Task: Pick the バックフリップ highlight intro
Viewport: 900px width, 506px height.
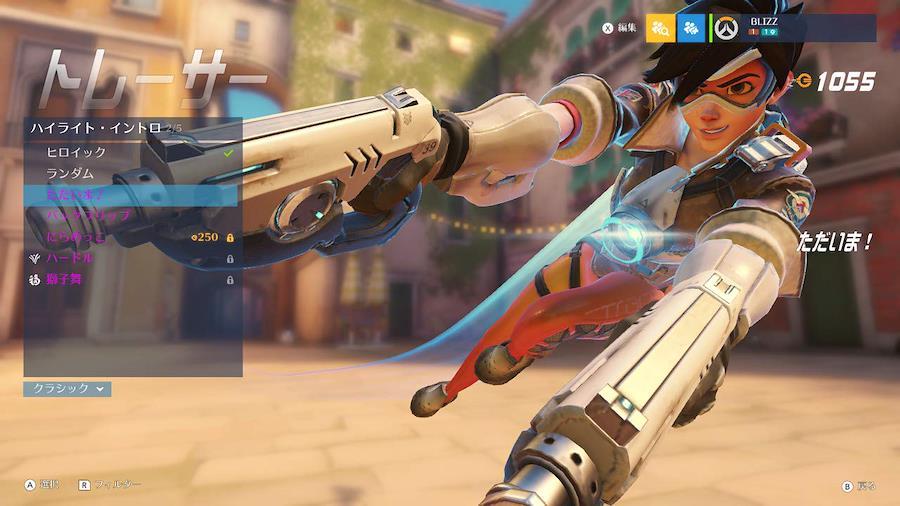Action: [130, 216]
